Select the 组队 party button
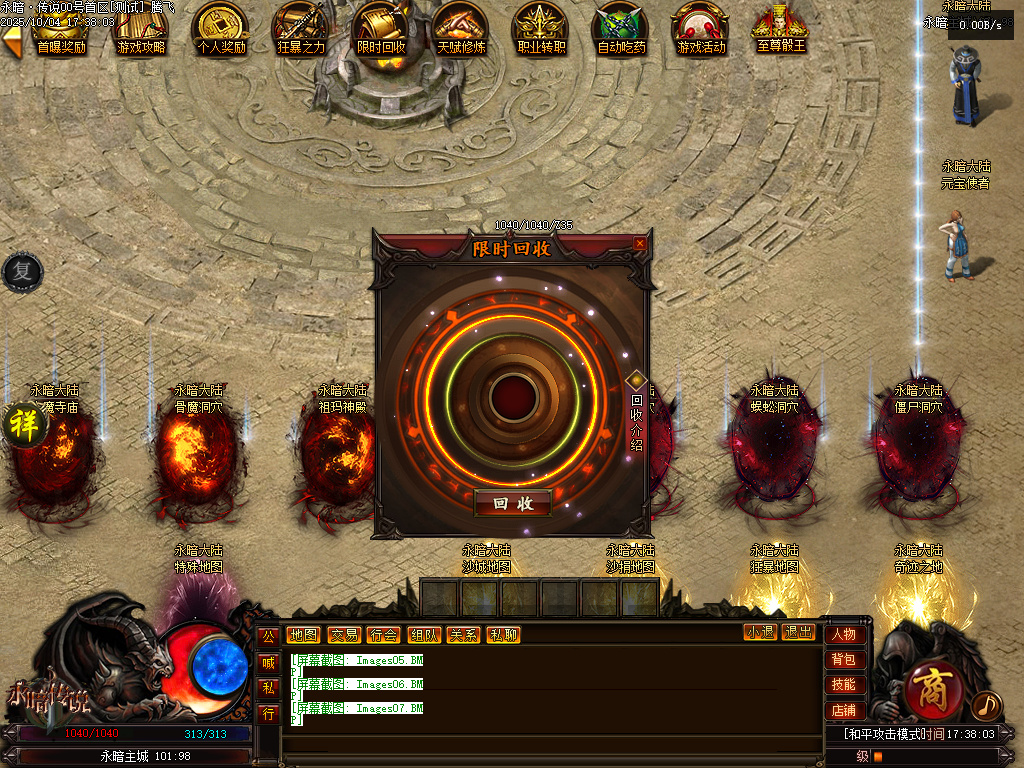 point(423,634)
